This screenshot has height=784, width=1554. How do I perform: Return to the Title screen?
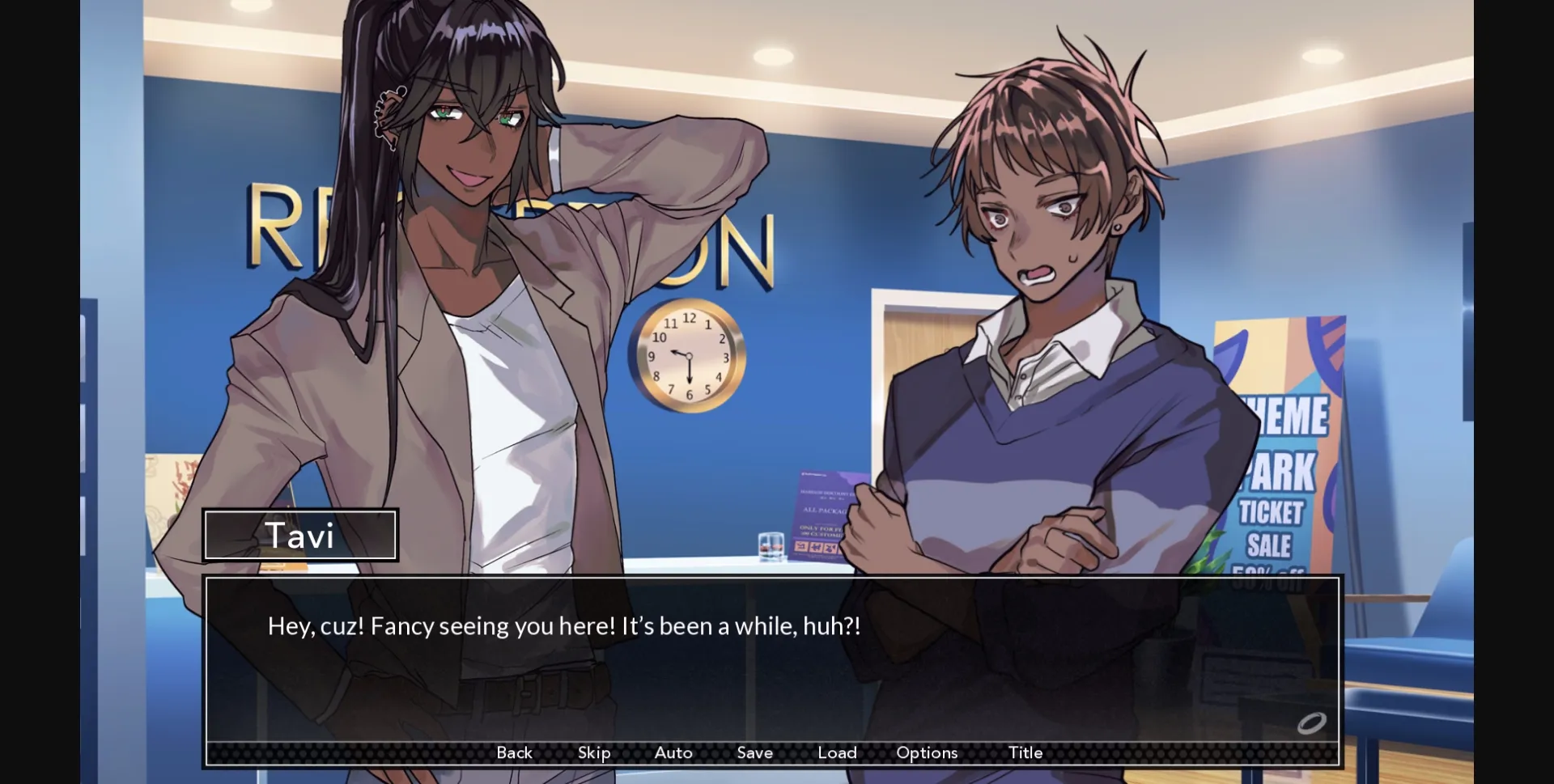click(x=1025, y=752)
